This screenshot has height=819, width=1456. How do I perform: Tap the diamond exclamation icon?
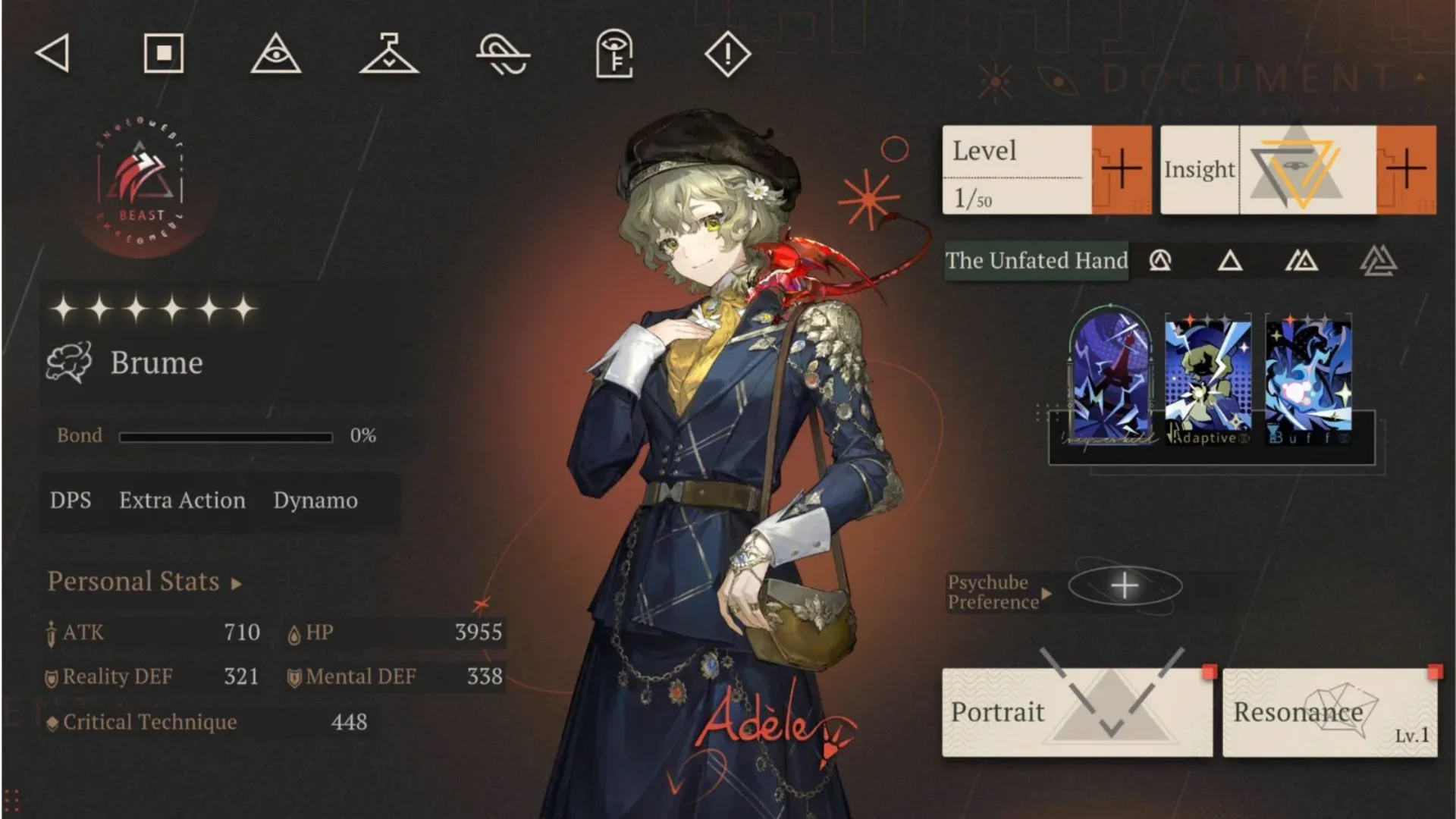tap(727, 54)
